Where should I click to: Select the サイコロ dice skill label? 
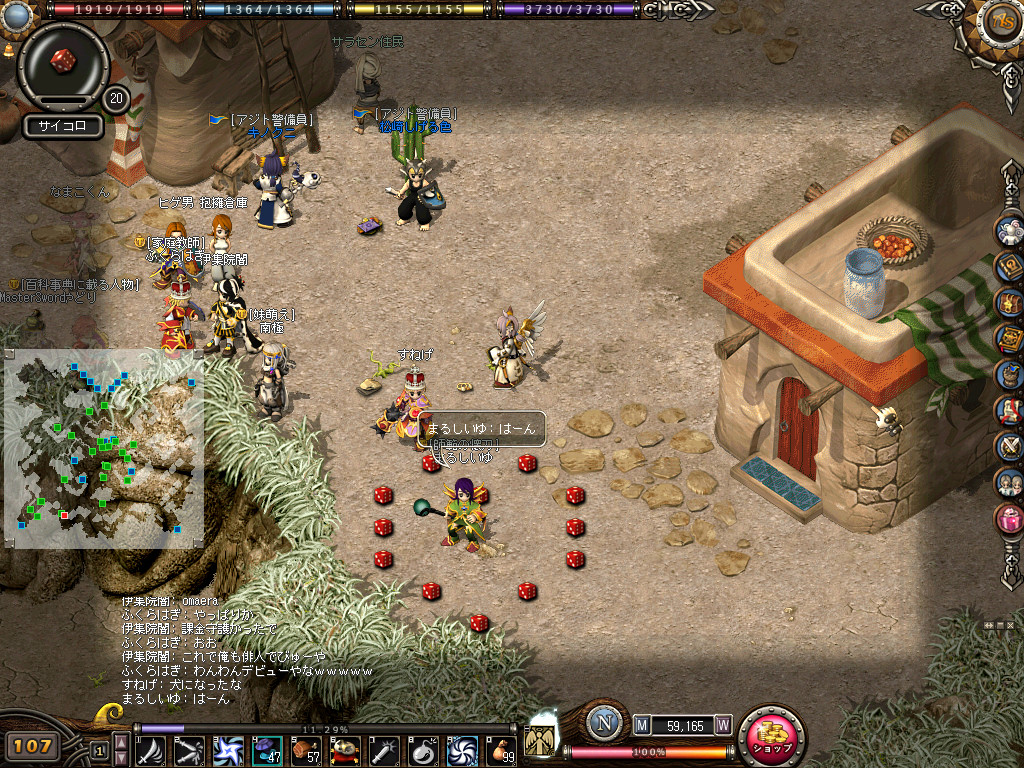click(63, 126)
